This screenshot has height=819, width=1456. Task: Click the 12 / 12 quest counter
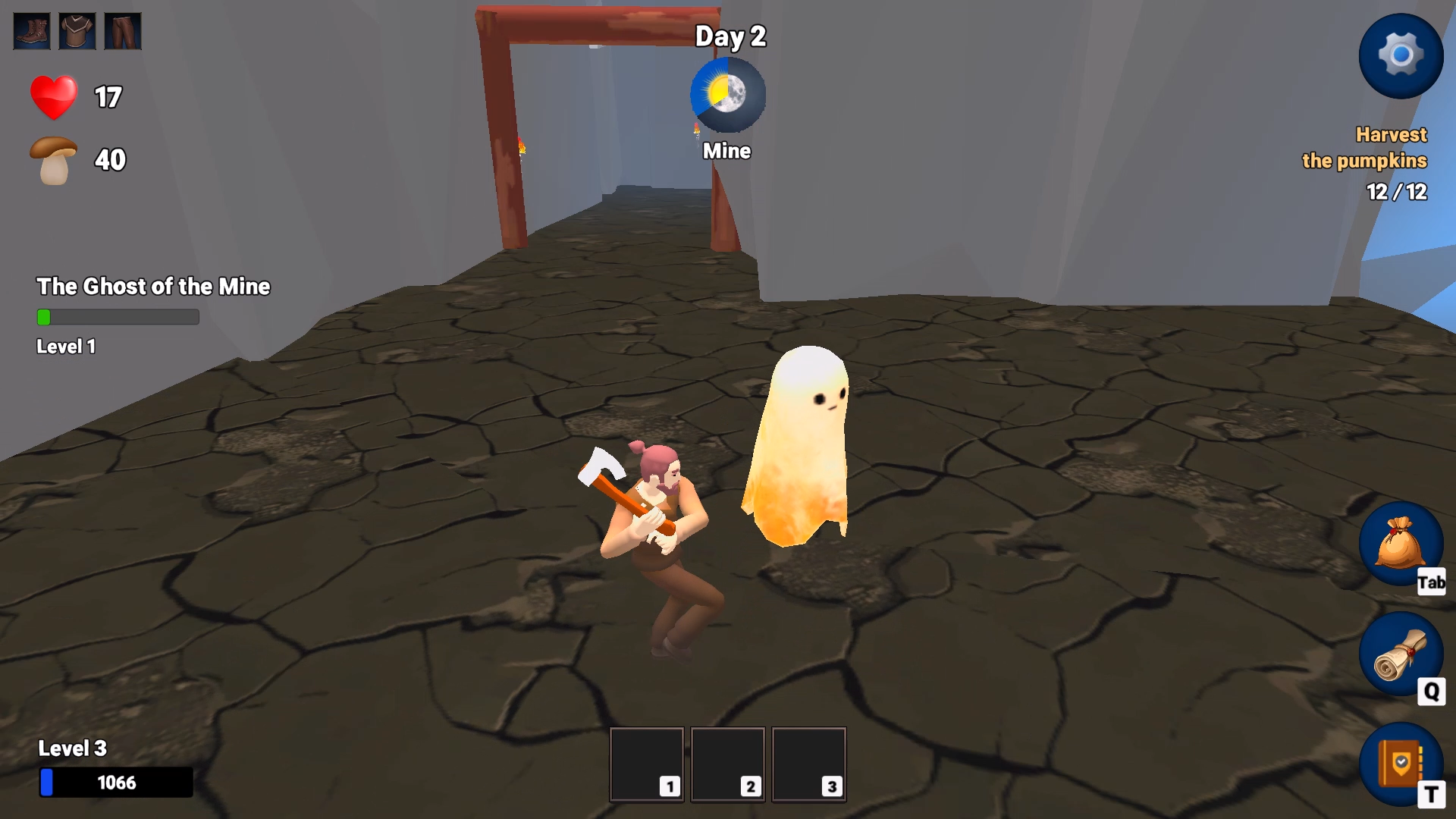click(1397, 192)
